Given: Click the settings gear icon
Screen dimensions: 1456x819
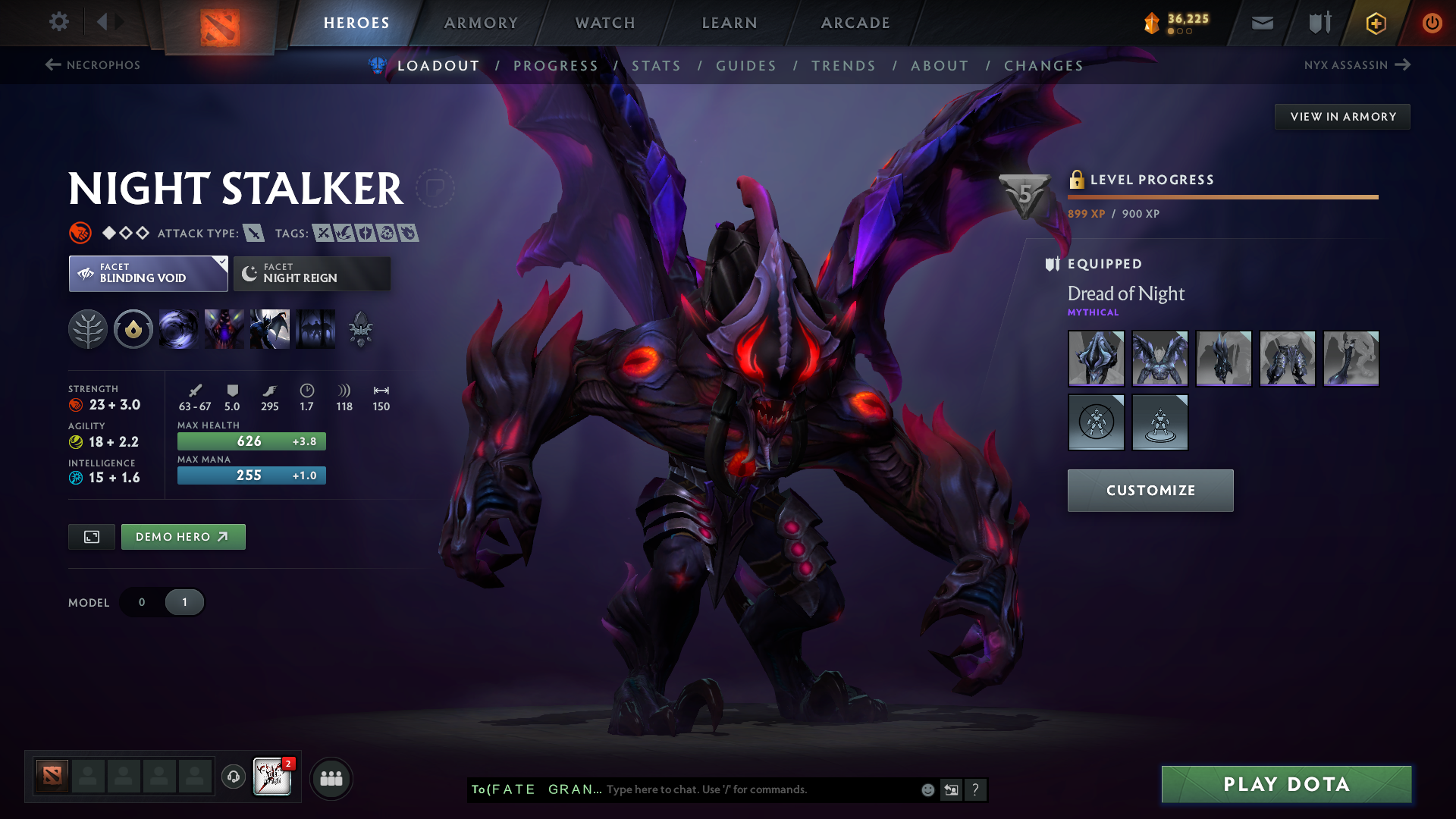Looking at the screenshot, I should tap(58, 23).
